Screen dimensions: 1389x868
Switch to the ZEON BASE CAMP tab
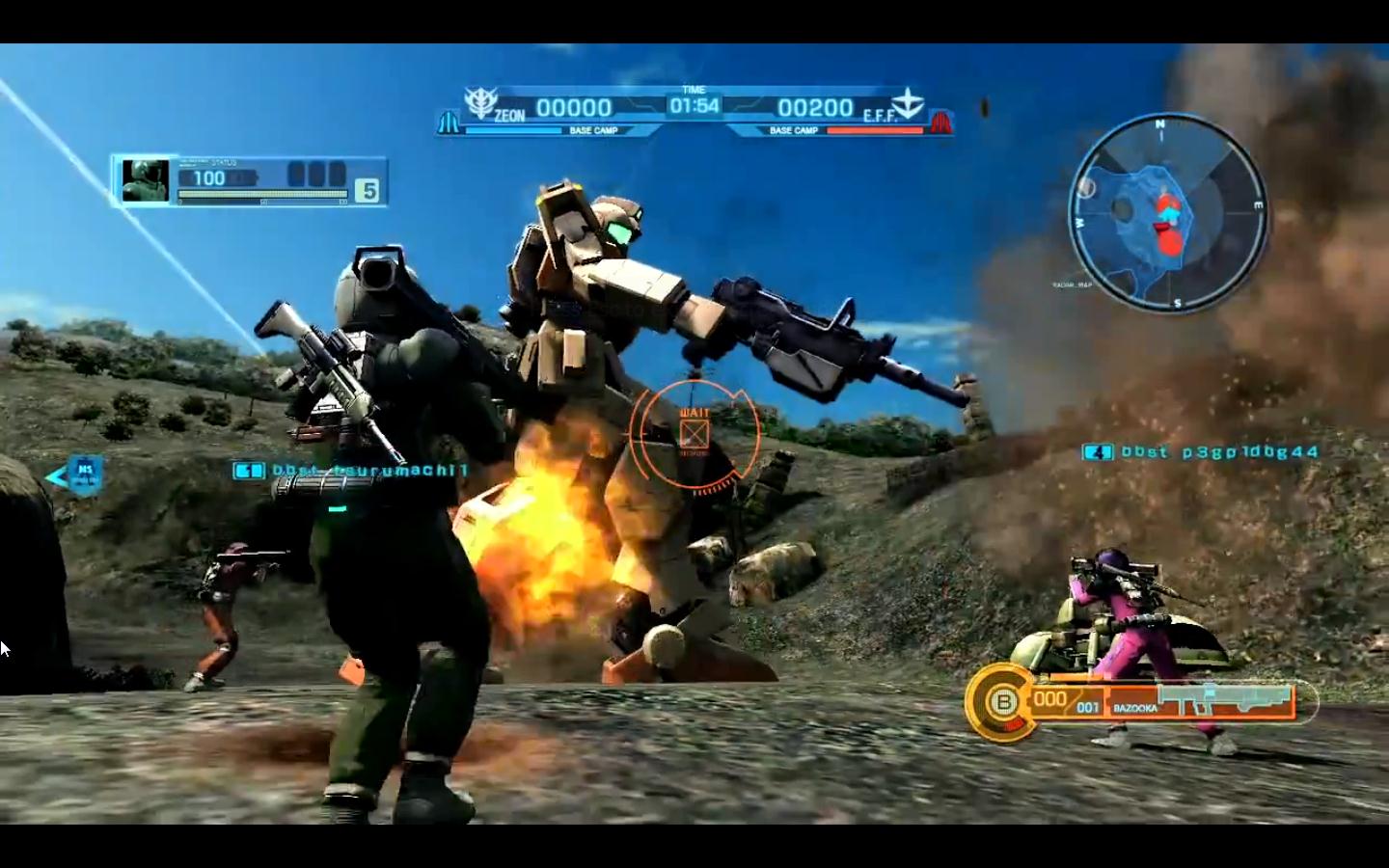point(595,129)
